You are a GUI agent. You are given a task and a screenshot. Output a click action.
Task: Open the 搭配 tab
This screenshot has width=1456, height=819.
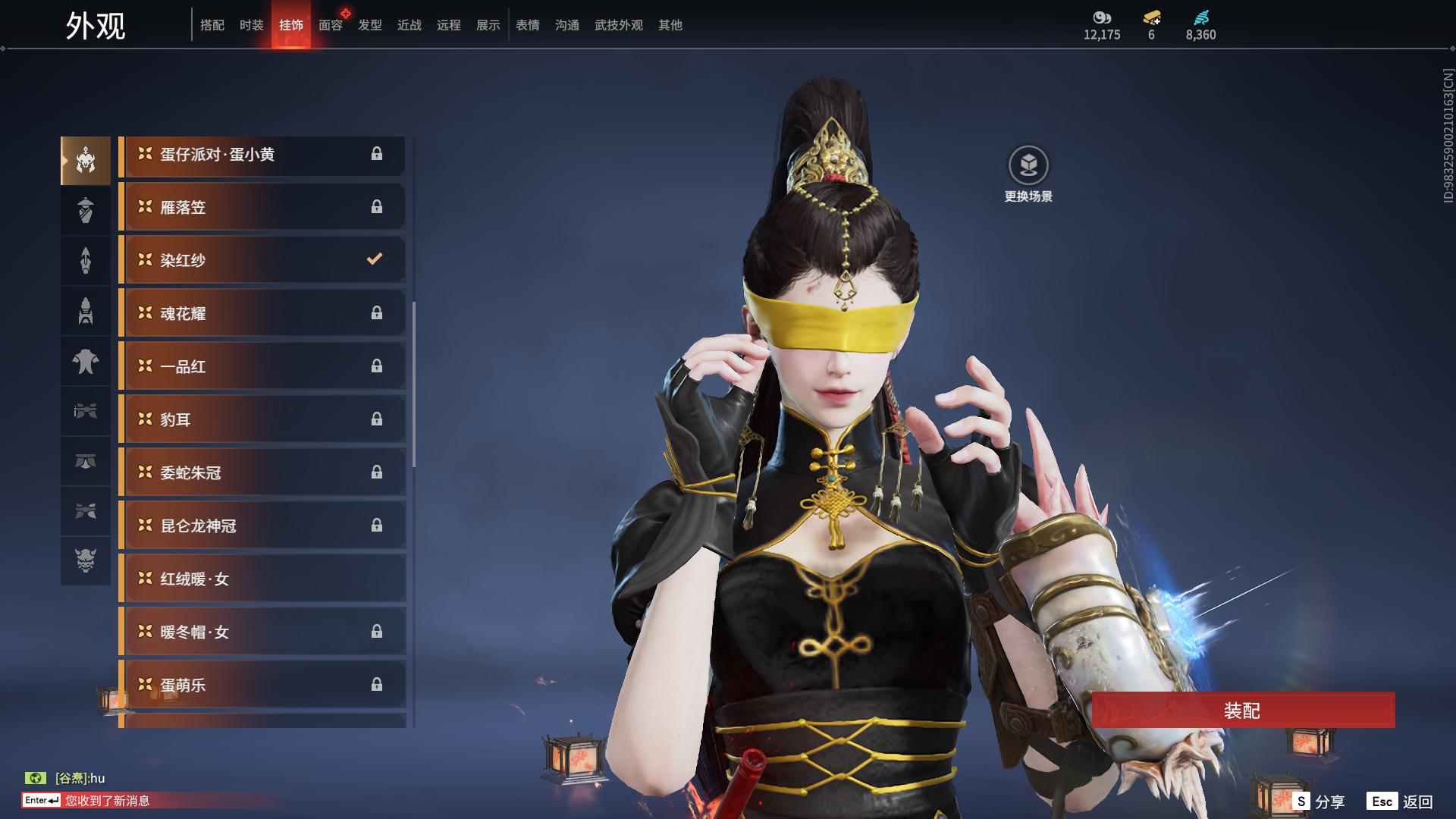pyautogui.click(x=212, y=25)
